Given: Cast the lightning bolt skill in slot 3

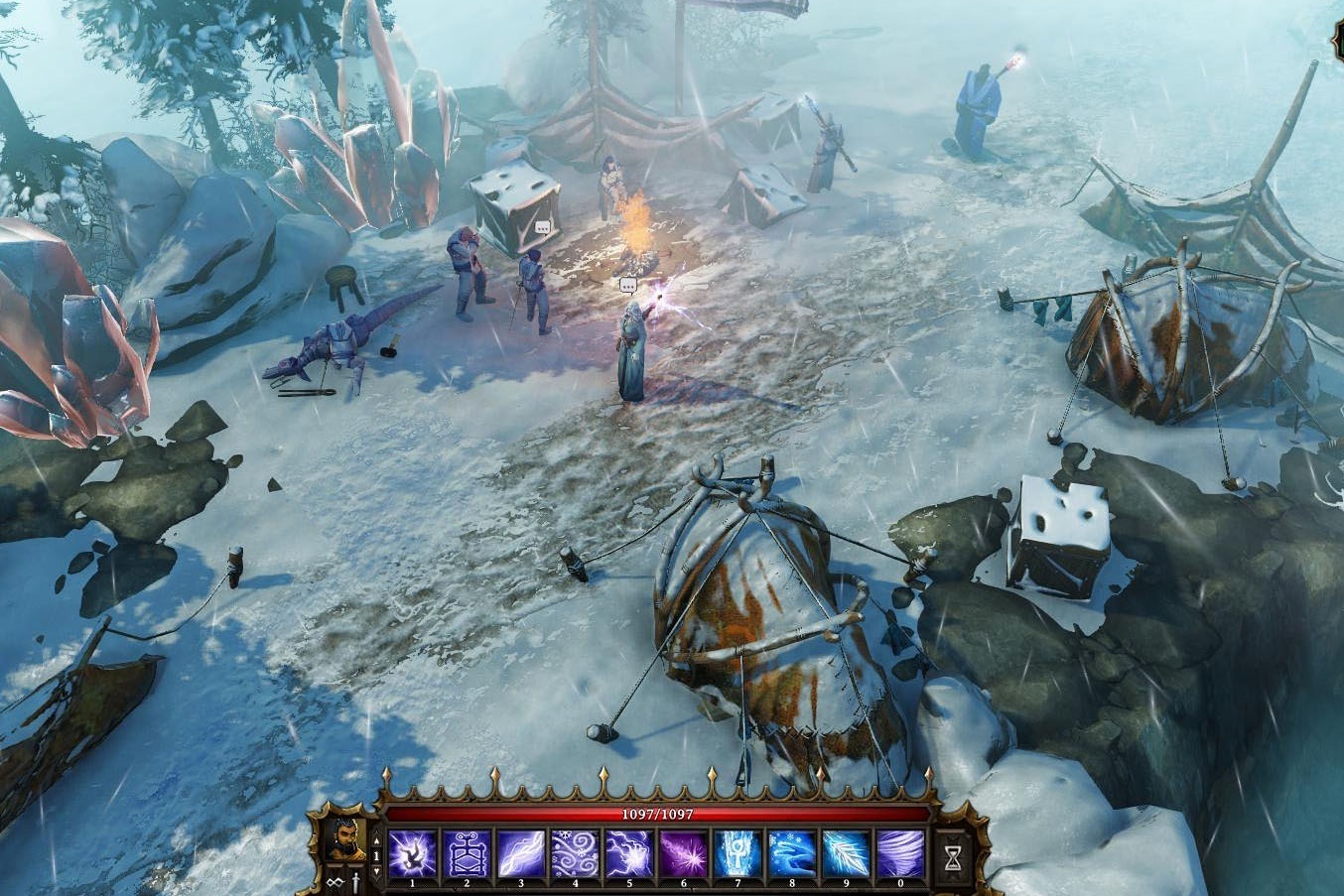Looking at the screenshot, I should [521, 854].
